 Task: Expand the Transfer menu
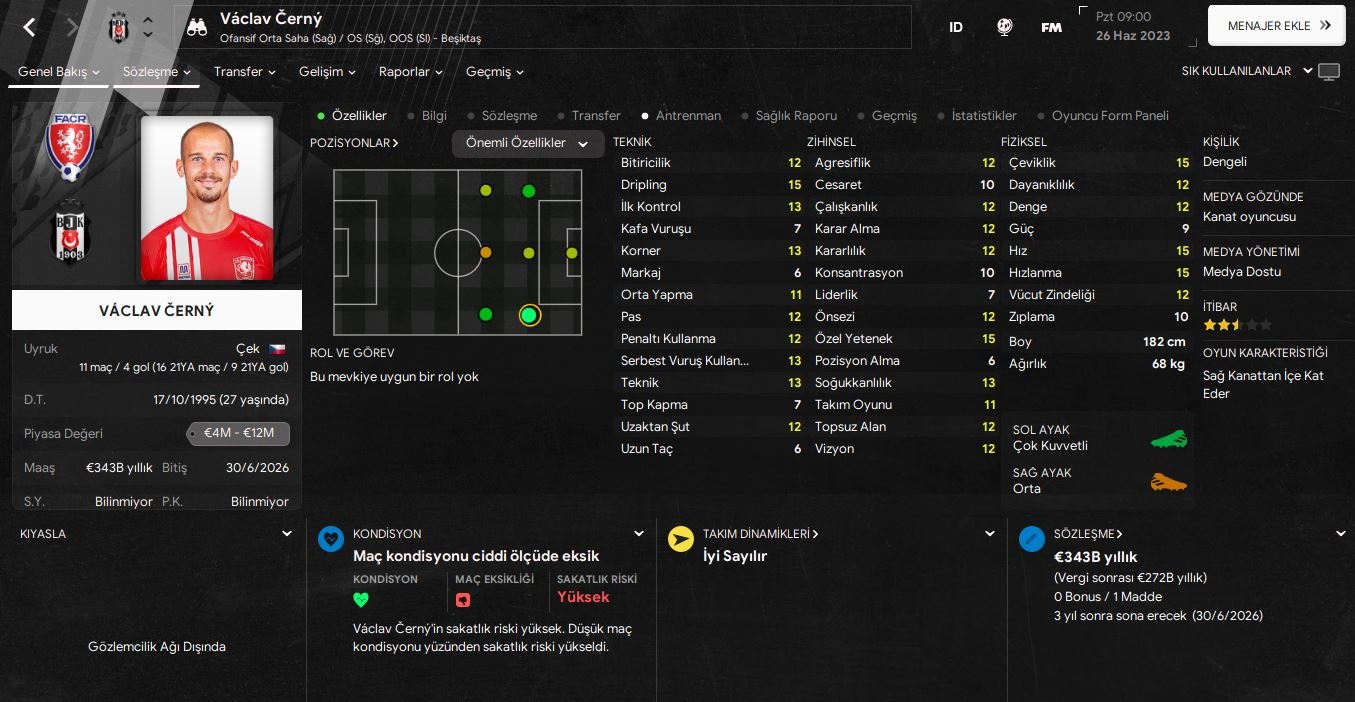244,72
